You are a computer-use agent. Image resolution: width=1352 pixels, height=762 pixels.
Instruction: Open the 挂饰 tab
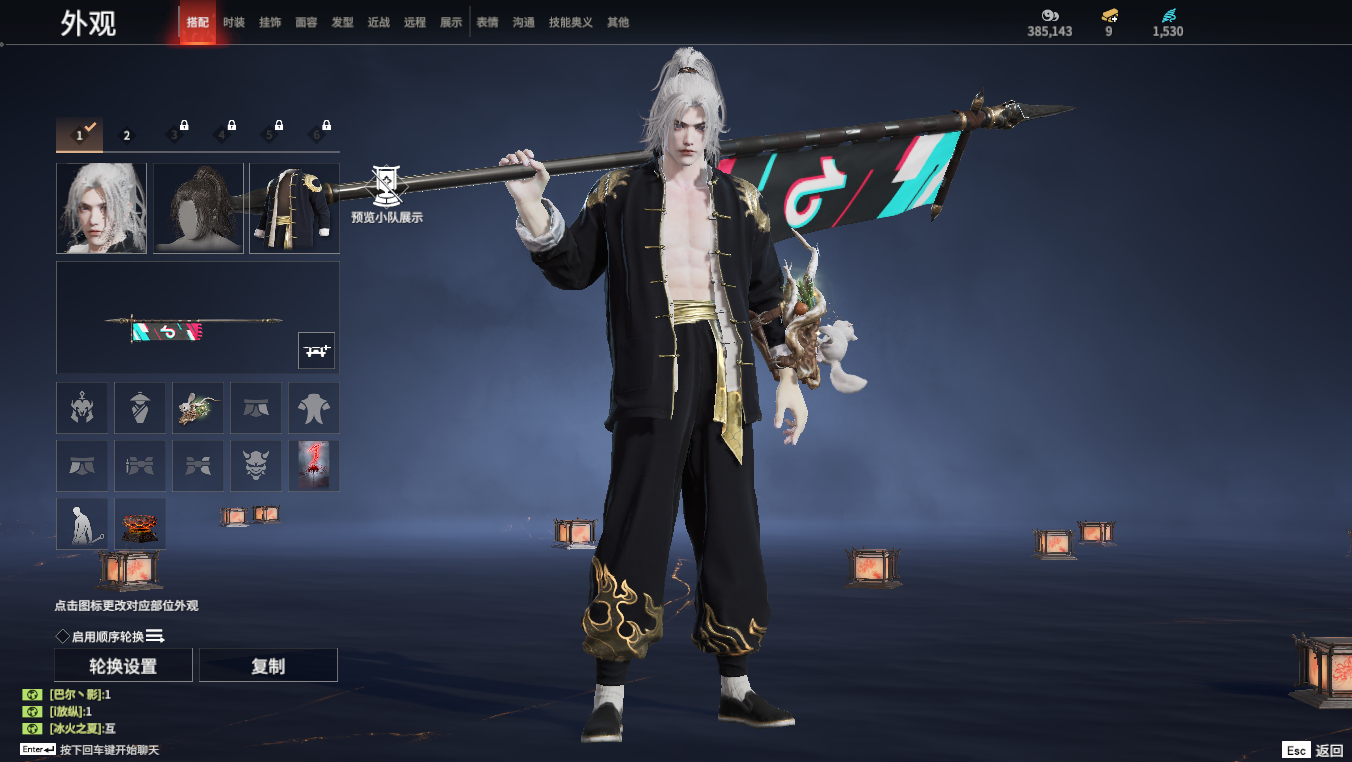[x=270, y=22]
